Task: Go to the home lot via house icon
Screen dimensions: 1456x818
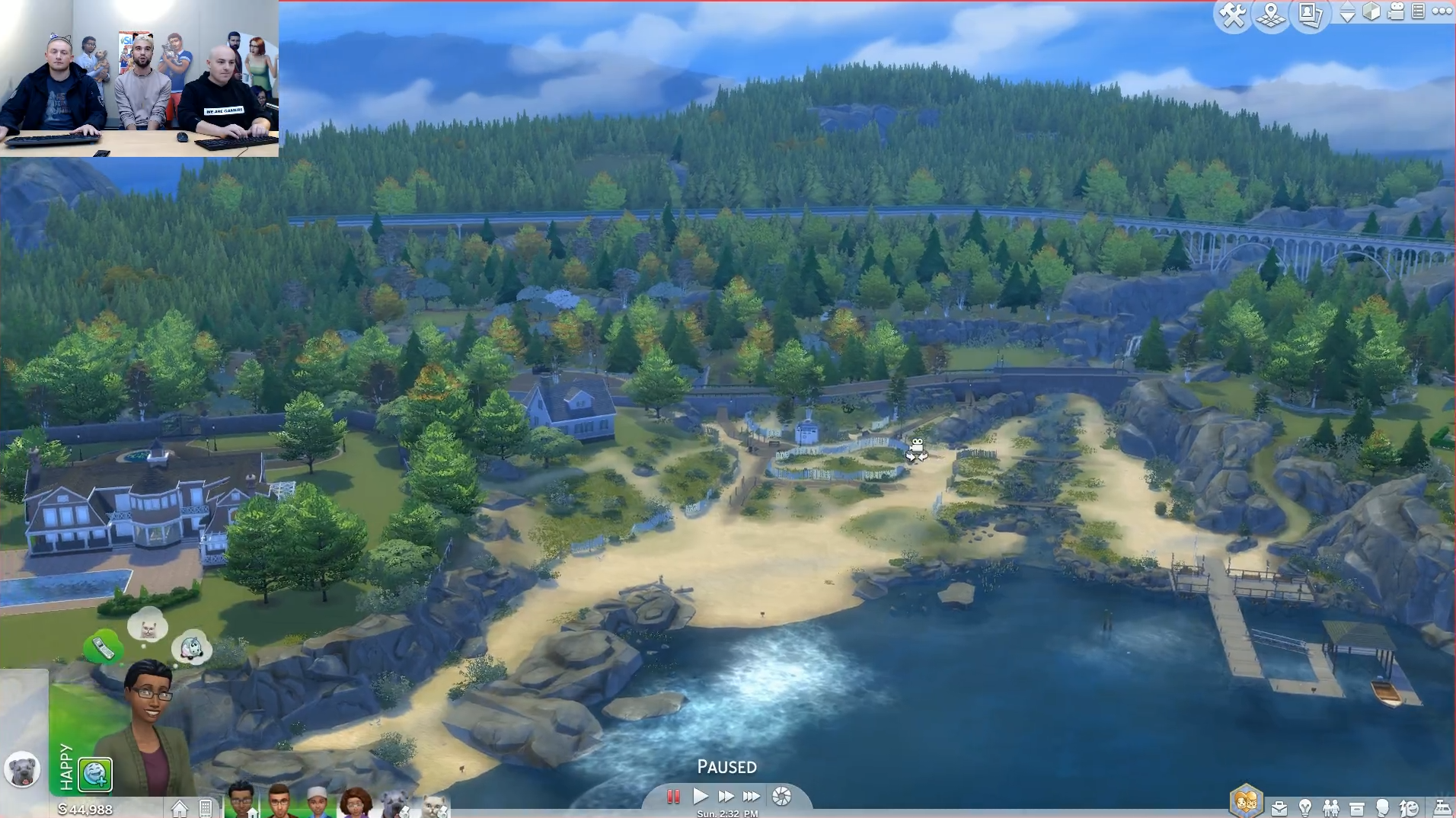Action: [x=180, y=808]
